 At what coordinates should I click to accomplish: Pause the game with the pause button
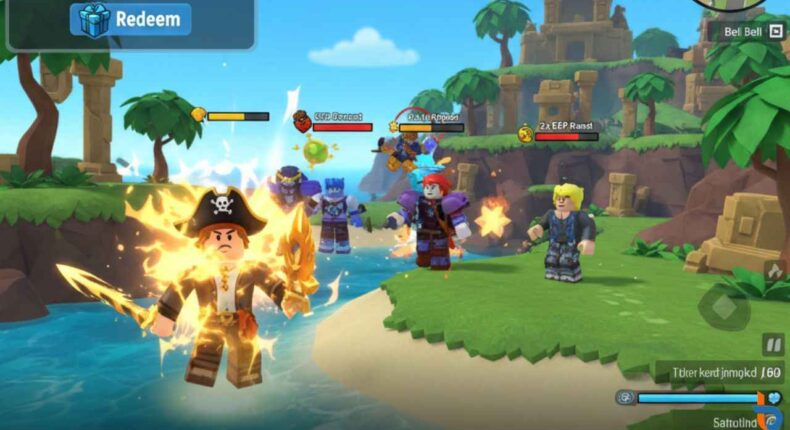coord(772,345)
